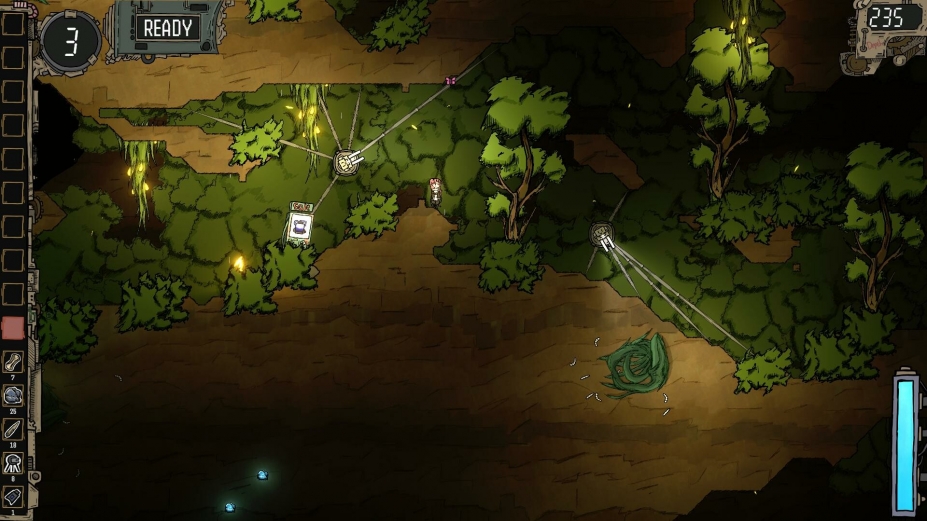Select the stone ore item slot
This screenshot has height=521, width=927.
point(13,395)
